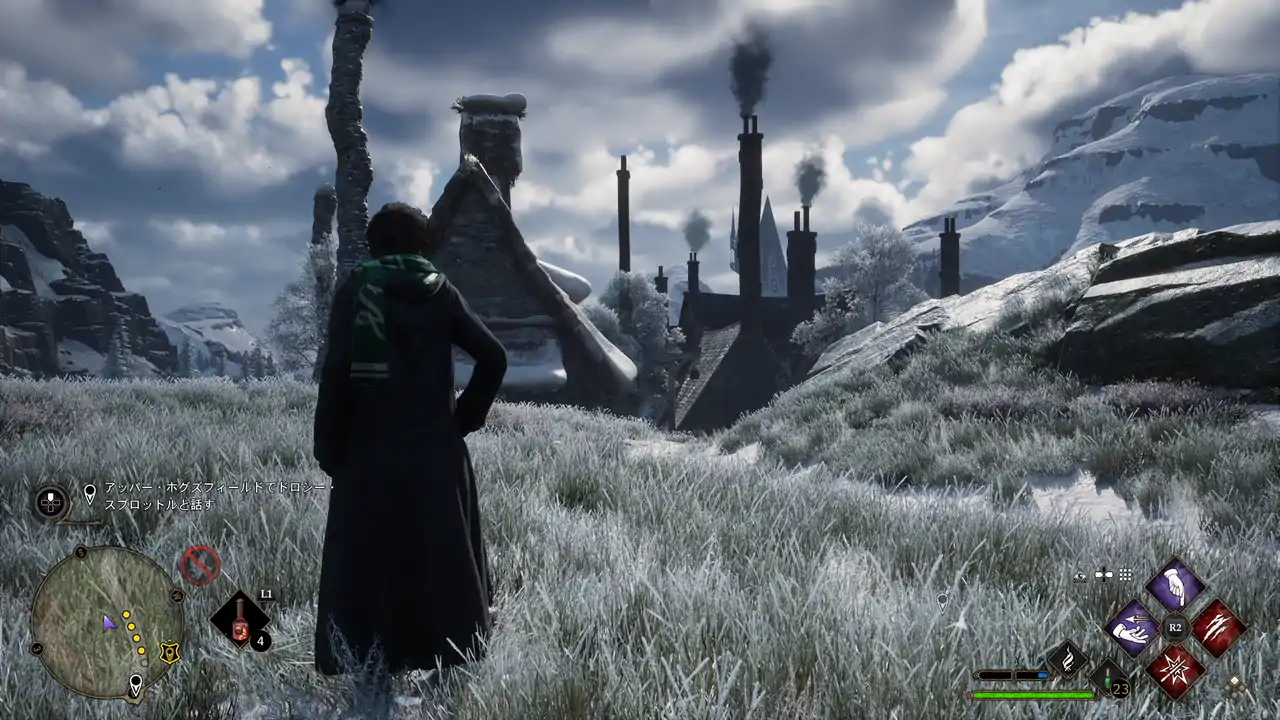Click the small spell-set selector diamonds
Image resolution: width=1280 pixels, height=720 pixels.
(x=1237, y=685)
